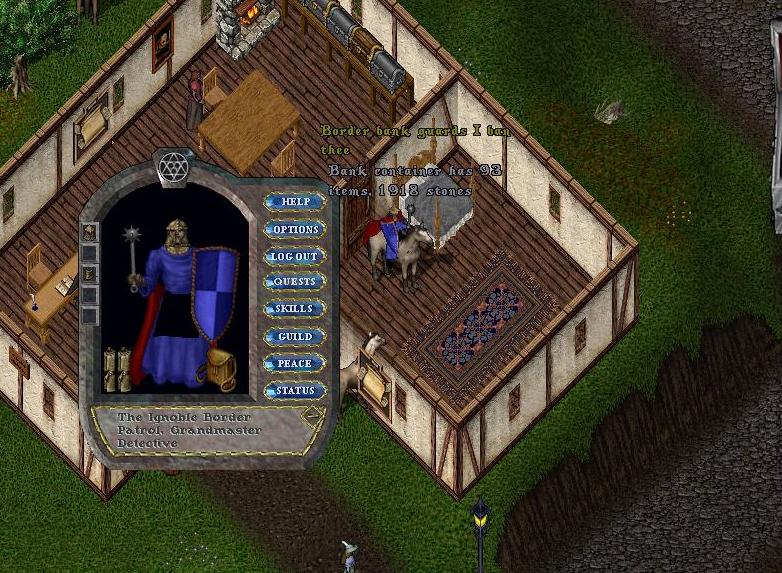The width and height of the screenshot is (782, 573).
Task: Open the Guild menu
Action: tap(295, 337)
